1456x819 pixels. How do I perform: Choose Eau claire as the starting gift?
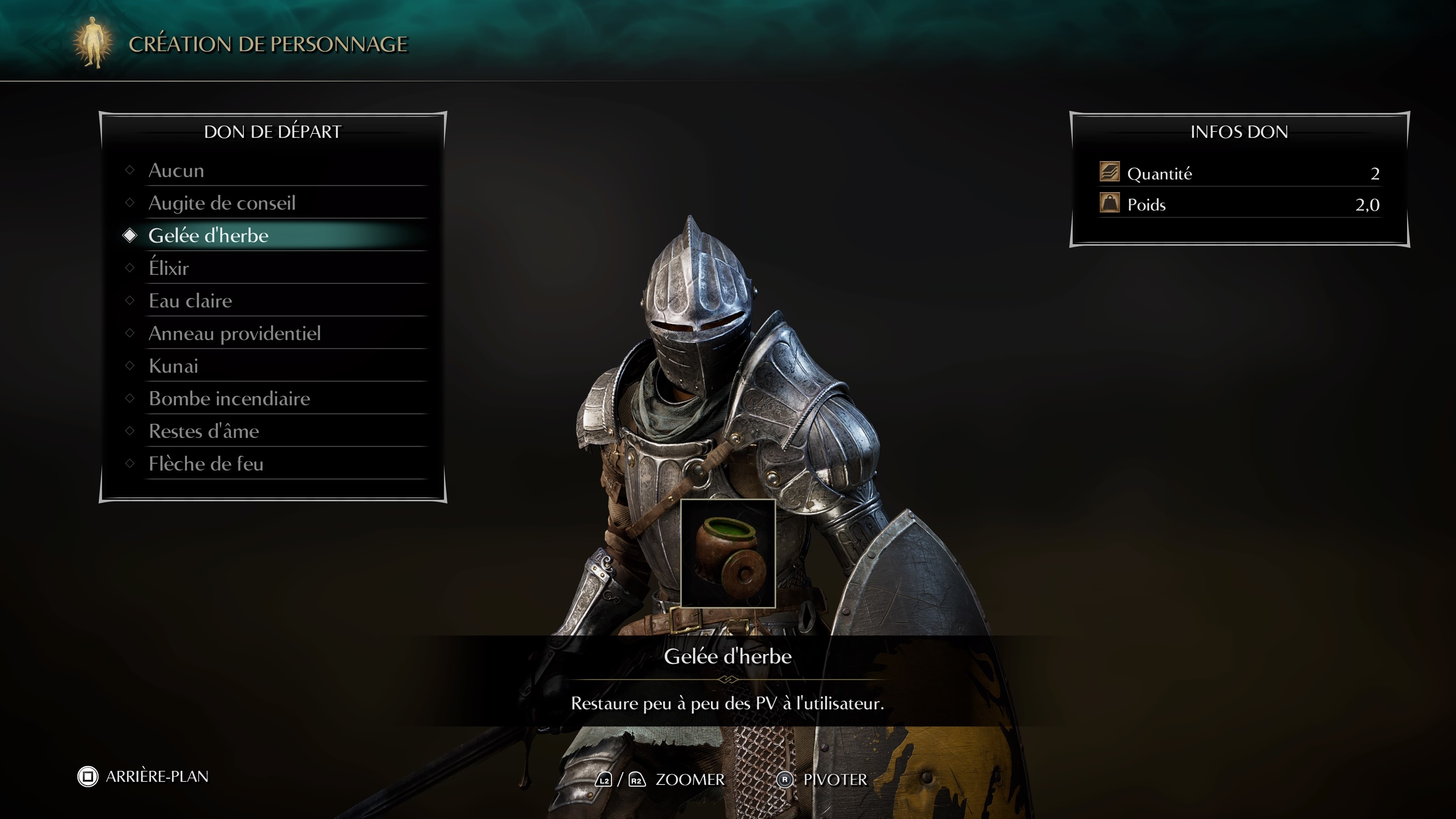(190, 301)
